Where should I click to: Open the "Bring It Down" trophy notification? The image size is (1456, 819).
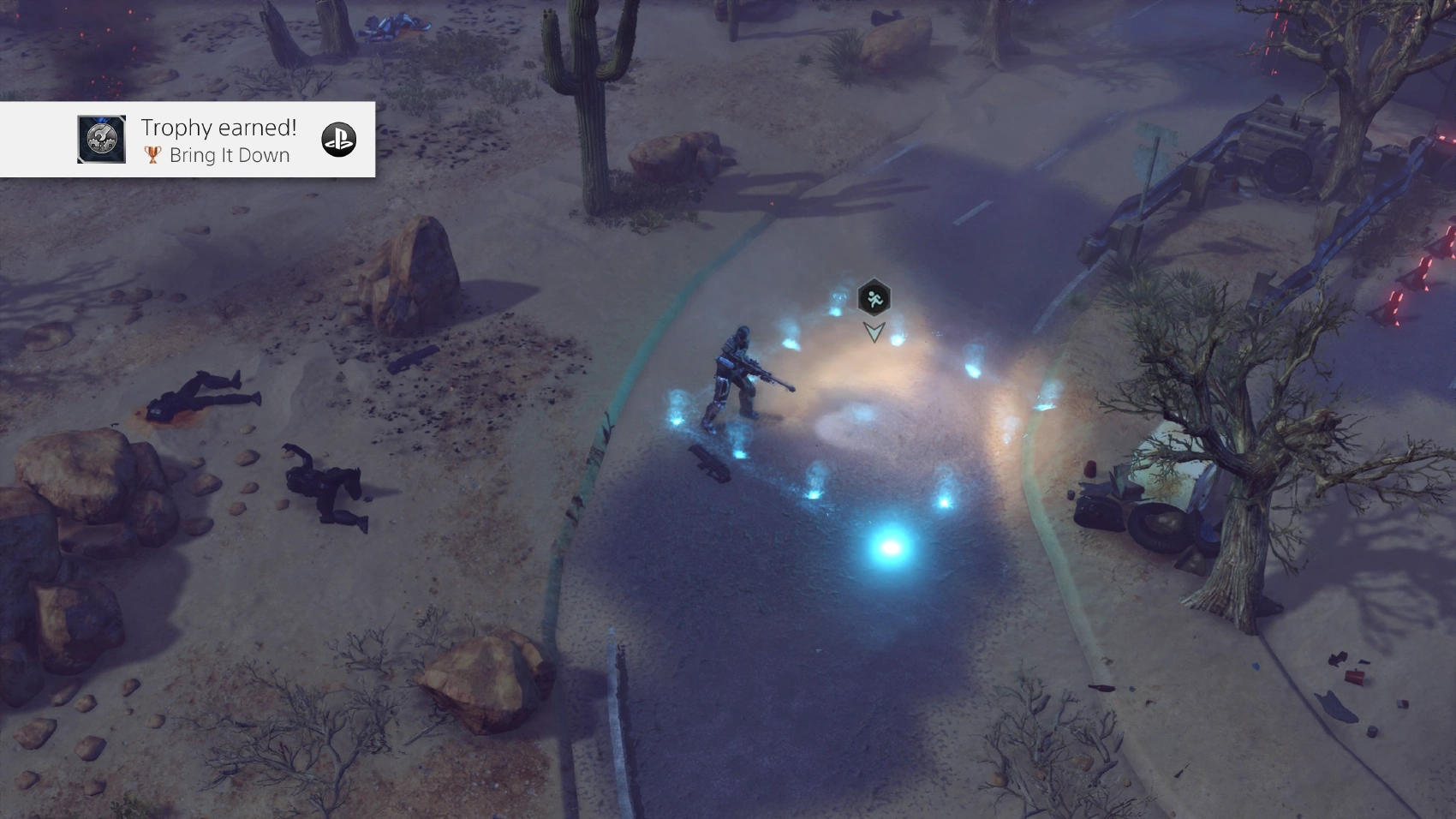[x=218, y=140]
